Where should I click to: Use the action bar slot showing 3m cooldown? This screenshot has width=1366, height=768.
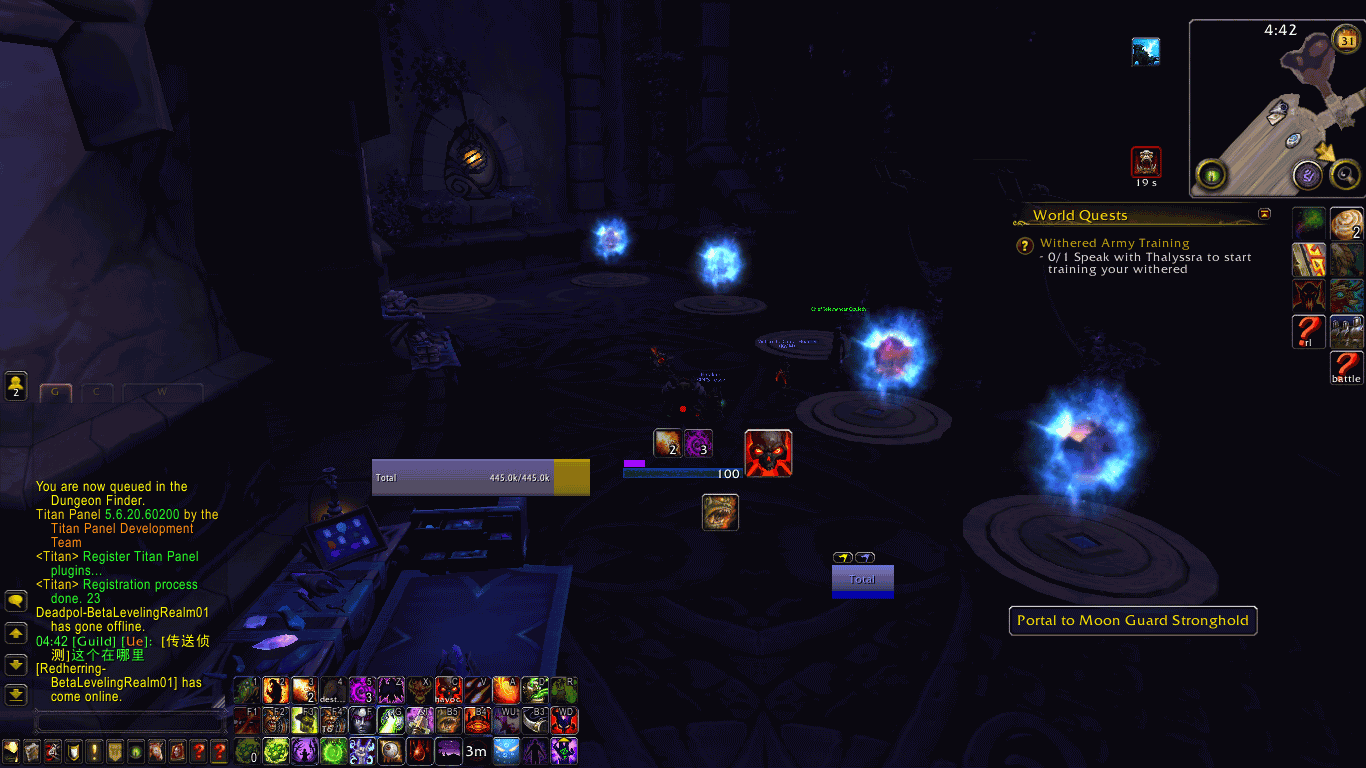pos(477,750)
